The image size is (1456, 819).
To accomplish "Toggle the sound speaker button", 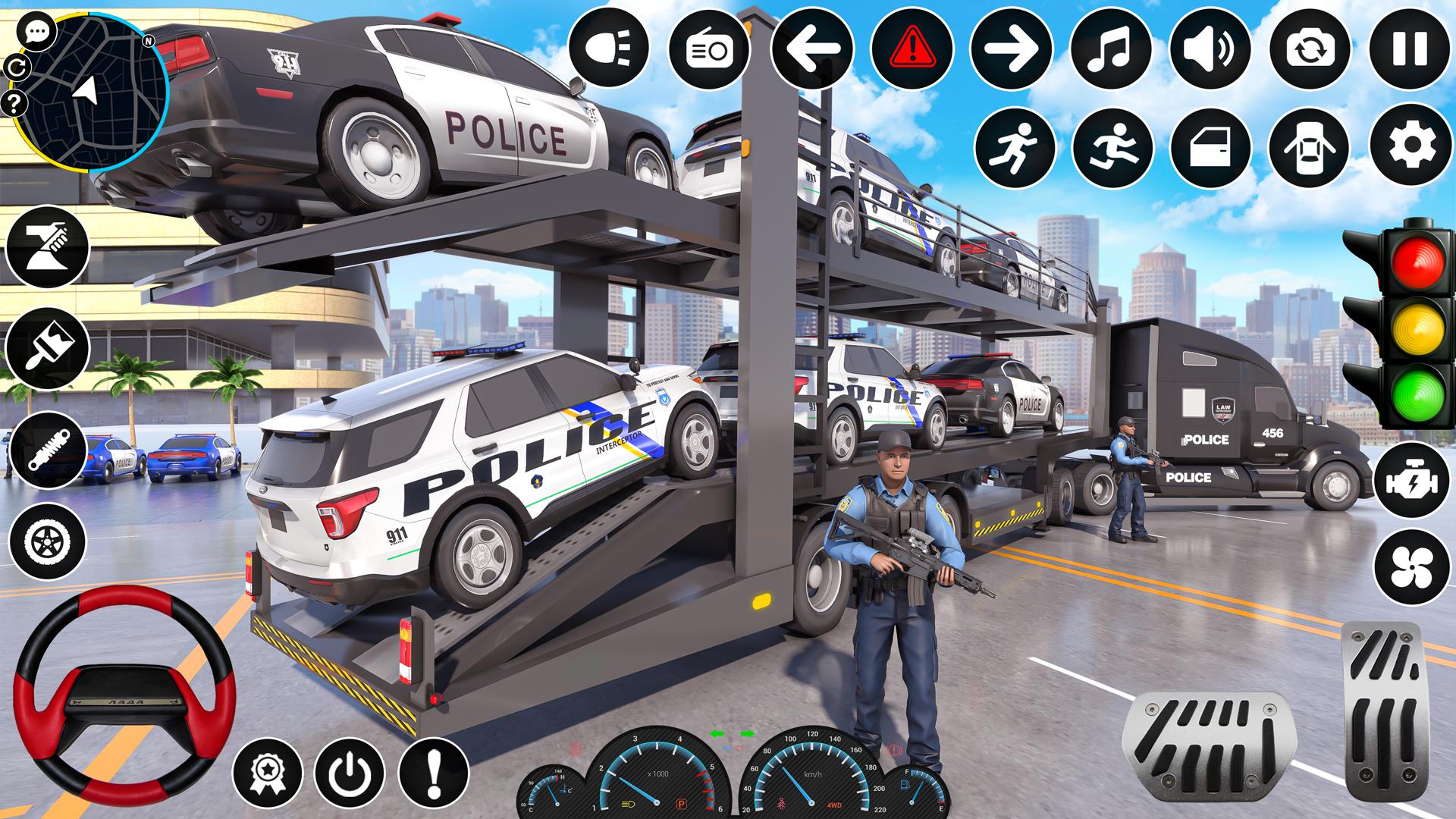I will 1211,49.
